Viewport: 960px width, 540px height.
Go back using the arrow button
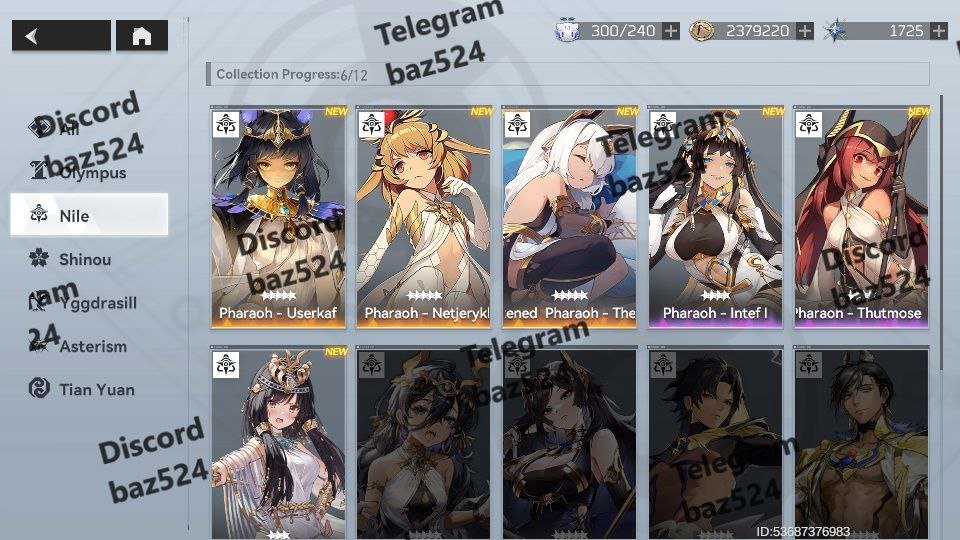point(61,36)
